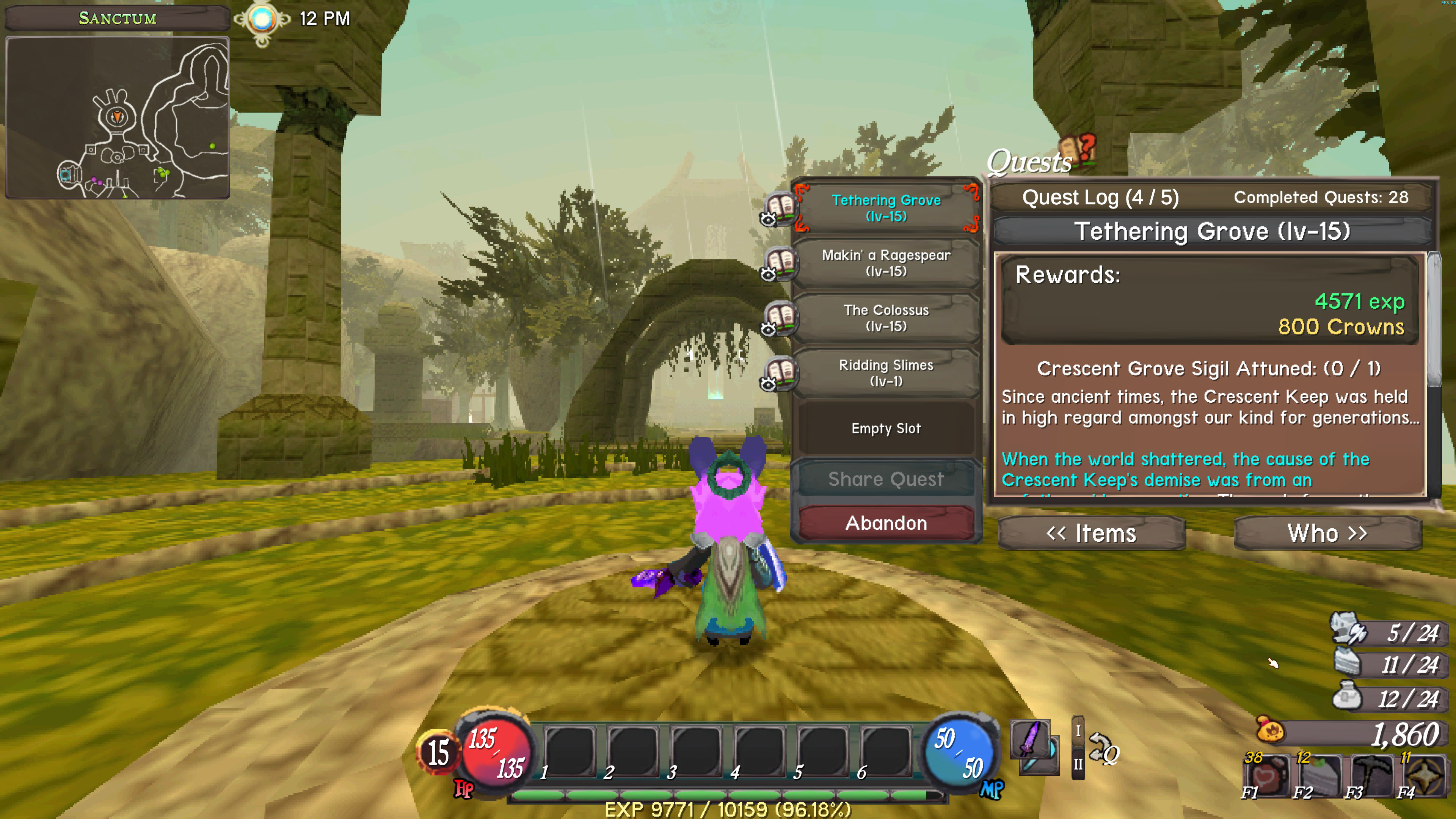Viewport: 1456px width, 819px height.
Task: Open The Colossus quest details
Action: pyautogui.click(x=886, y=318)
